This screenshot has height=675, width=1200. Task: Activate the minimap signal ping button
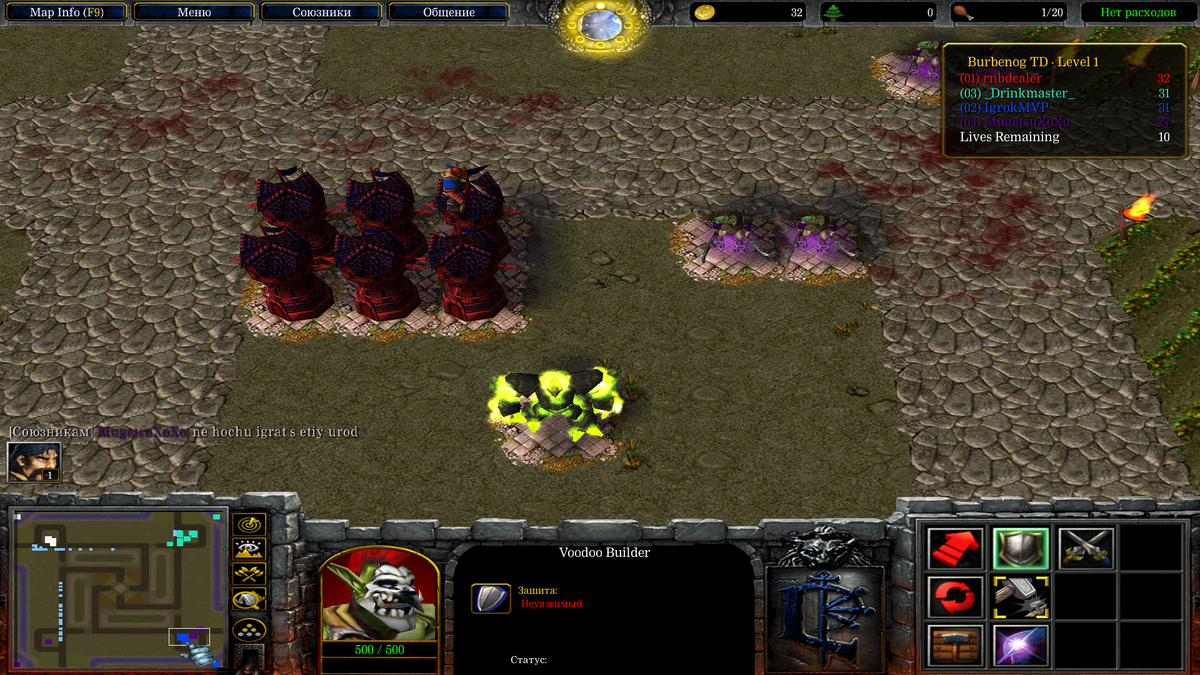[x=249, y=524]
